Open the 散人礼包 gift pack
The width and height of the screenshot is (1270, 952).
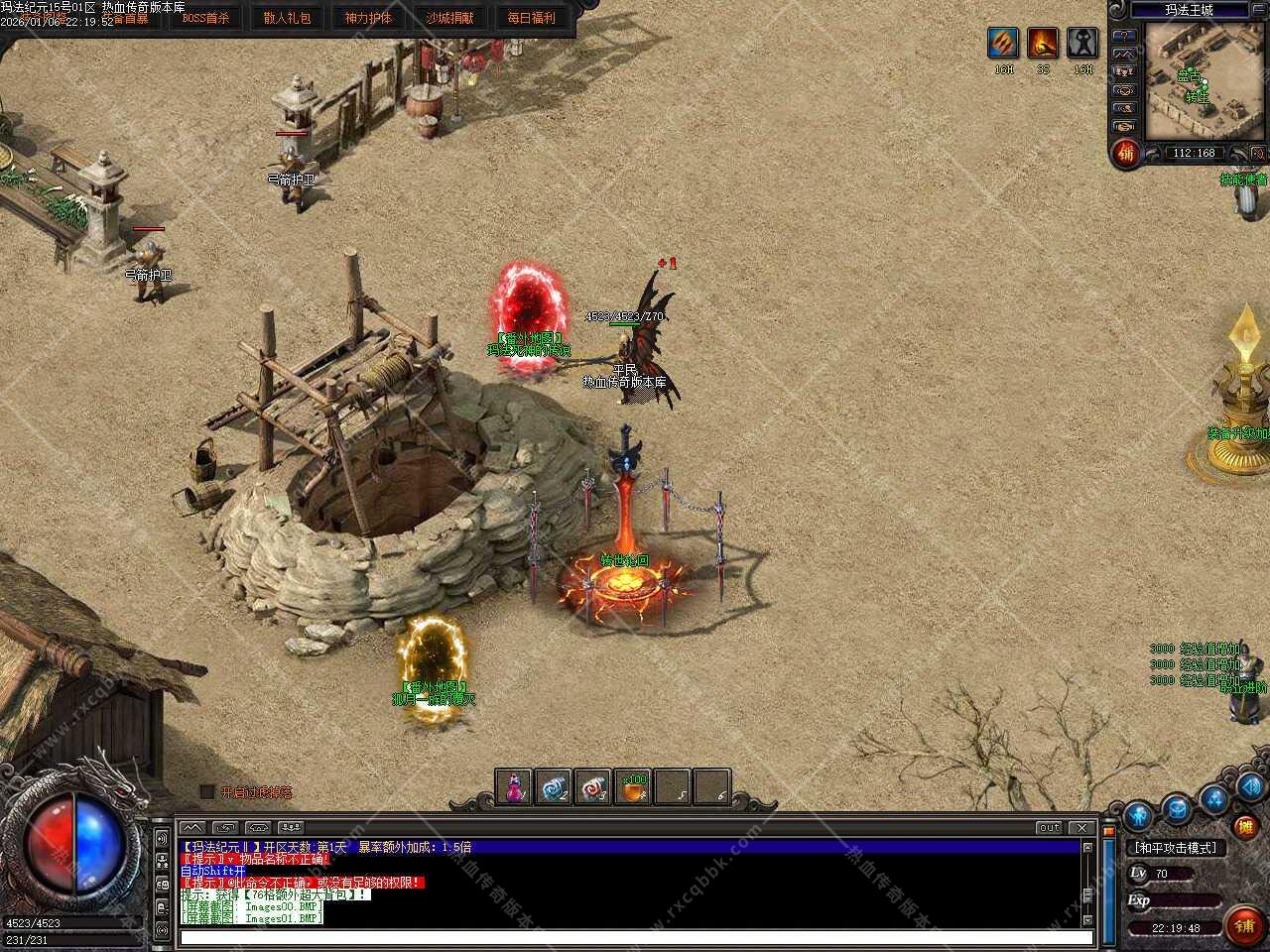tap(287, 18)
